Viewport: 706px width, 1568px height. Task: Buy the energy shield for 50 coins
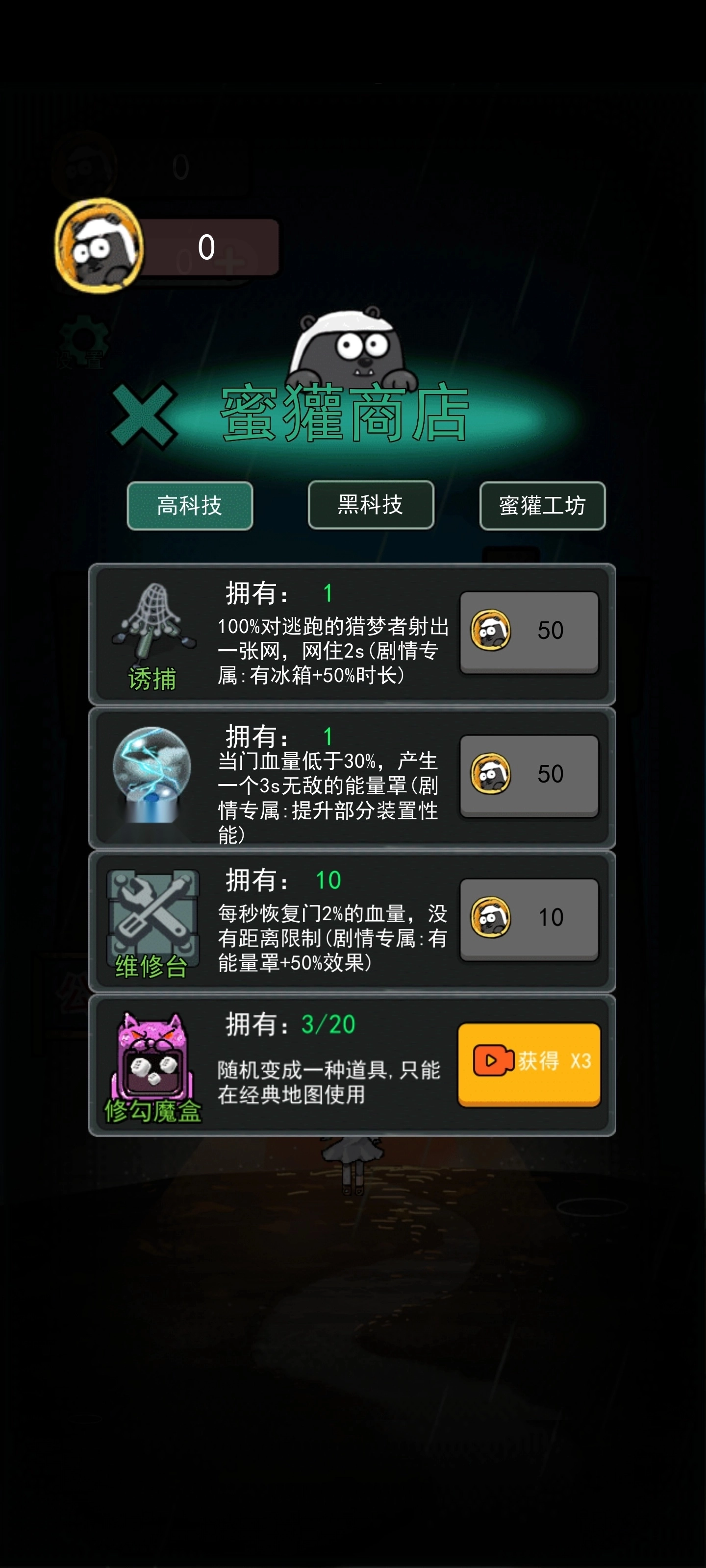pos(528,775)
